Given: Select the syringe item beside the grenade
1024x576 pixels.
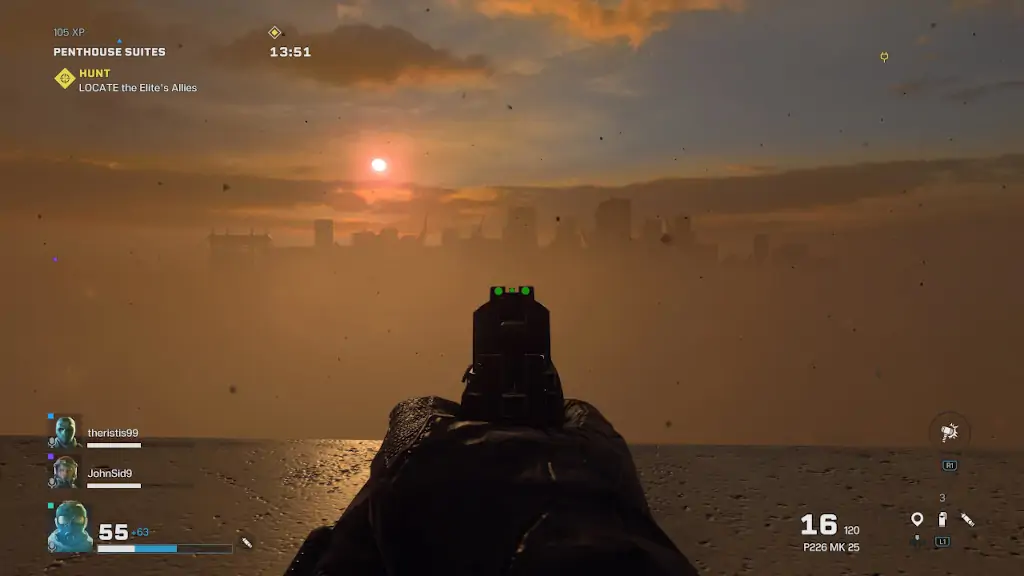Looking at the screenshot, I should pos(967,518).
